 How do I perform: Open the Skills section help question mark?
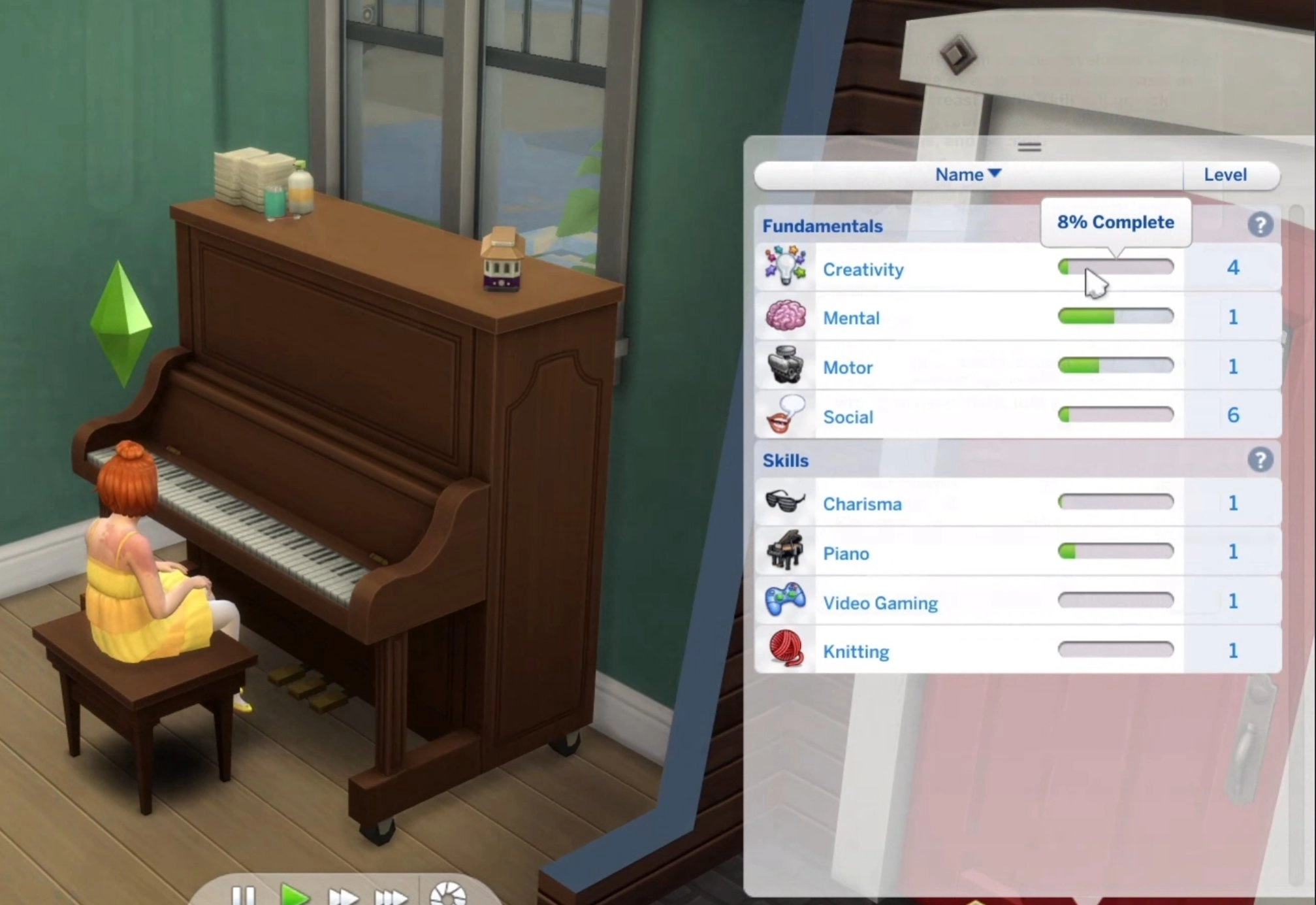click(1260, 461)
